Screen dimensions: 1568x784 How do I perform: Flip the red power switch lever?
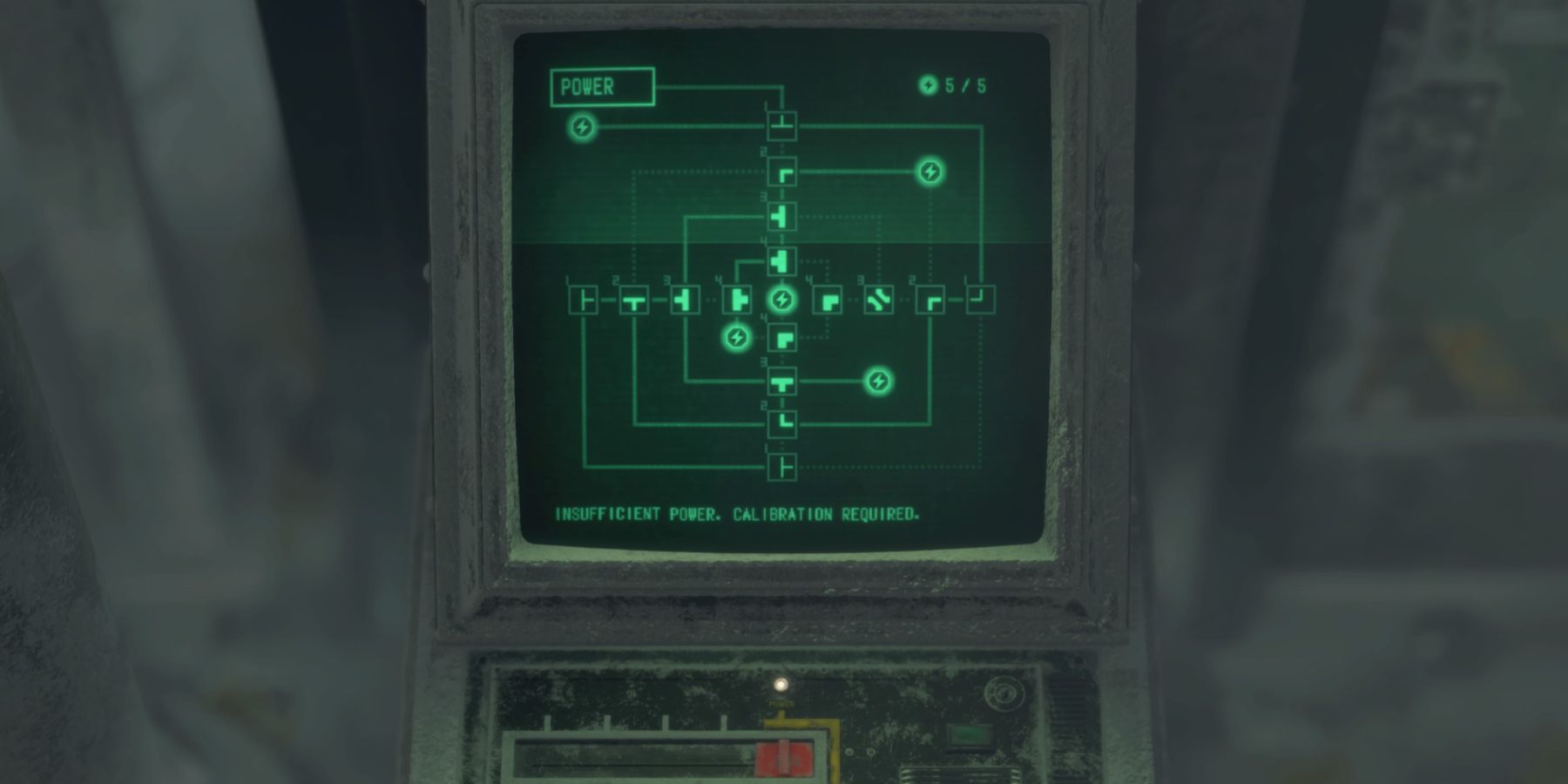pos(784,756)
